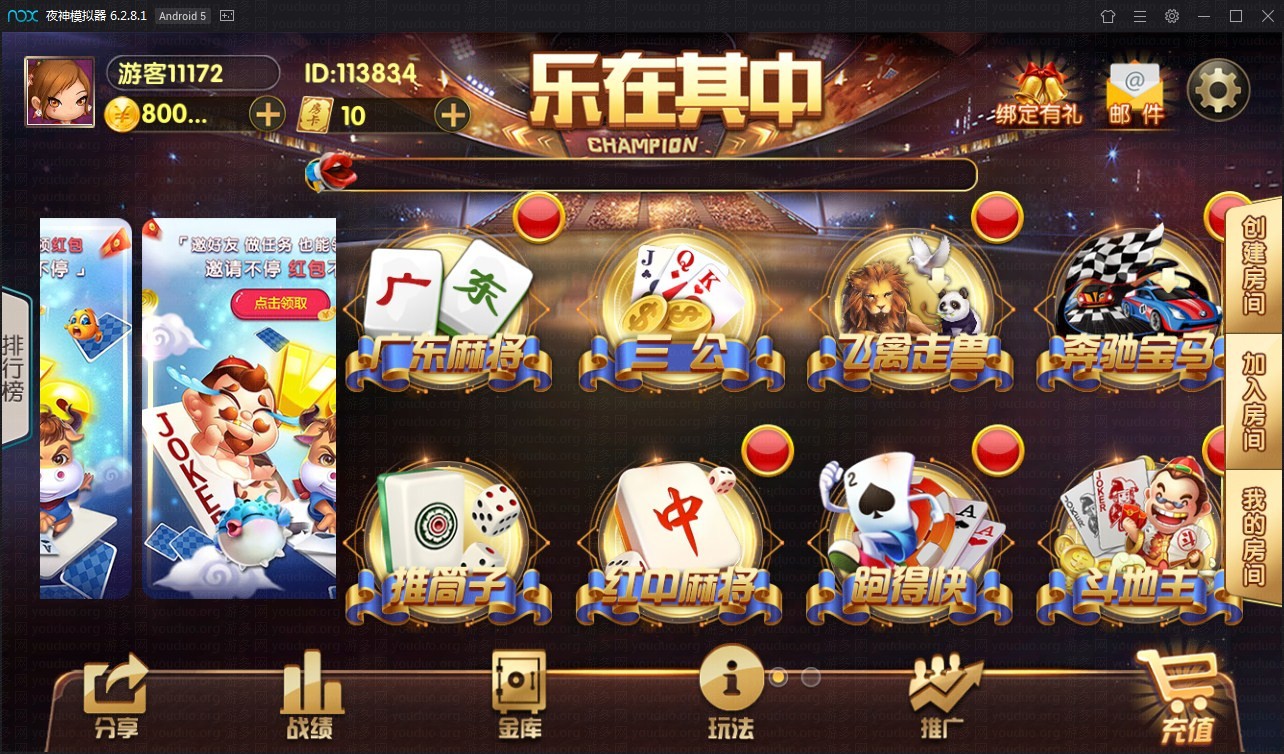
Task: Launch 飞禽走兽 game
Action: [909, 300]
